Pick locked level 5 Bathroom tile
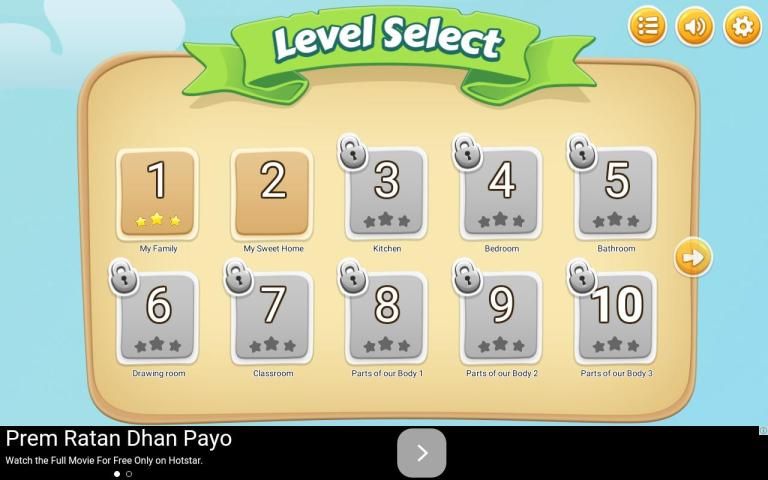Viewport: 768px width, 480px height. point(616,193)
